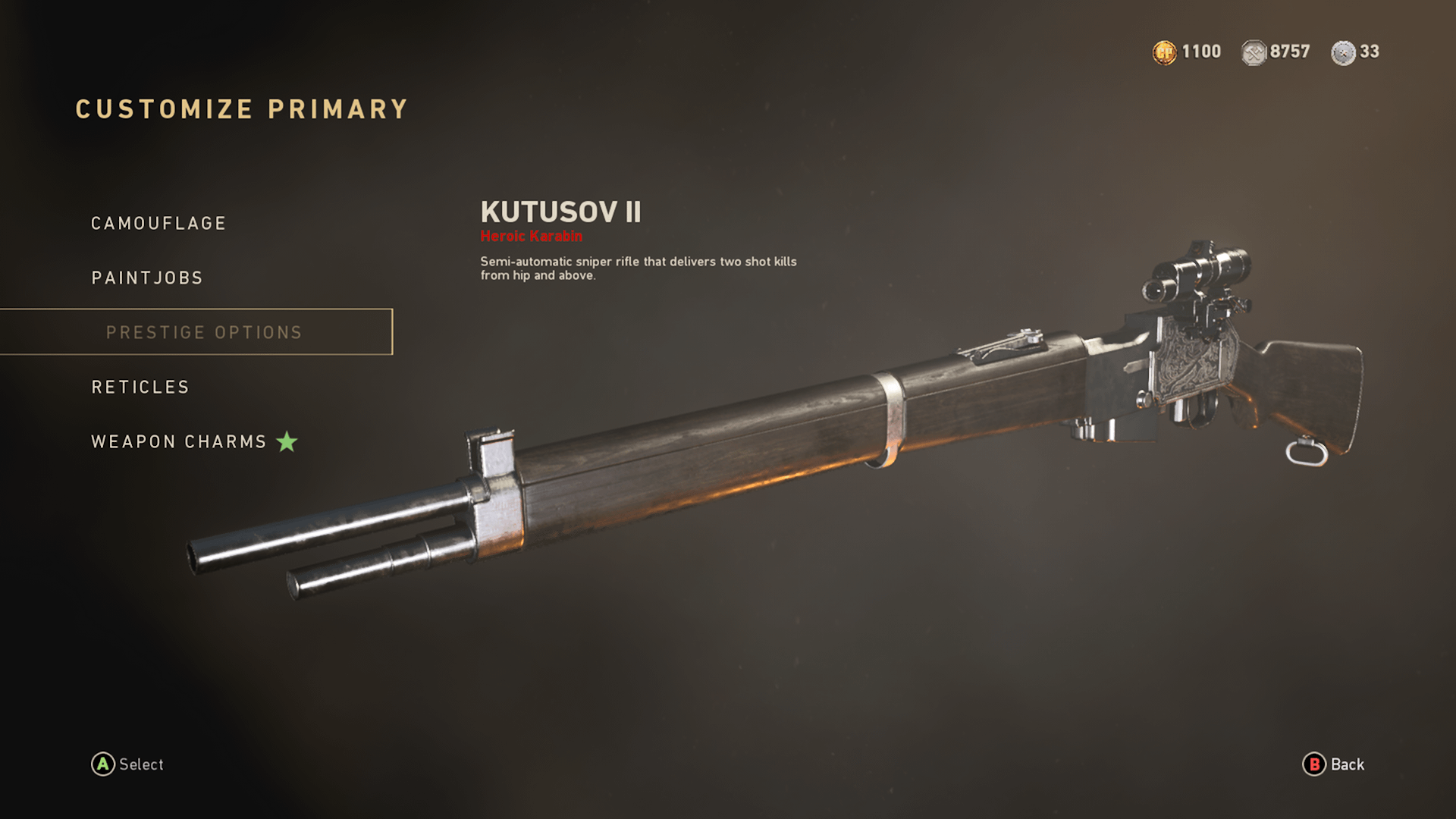The width and height of the screenshot is (1456, 819).
Task: Go to Weapon Charms
Action: (179, 441)
